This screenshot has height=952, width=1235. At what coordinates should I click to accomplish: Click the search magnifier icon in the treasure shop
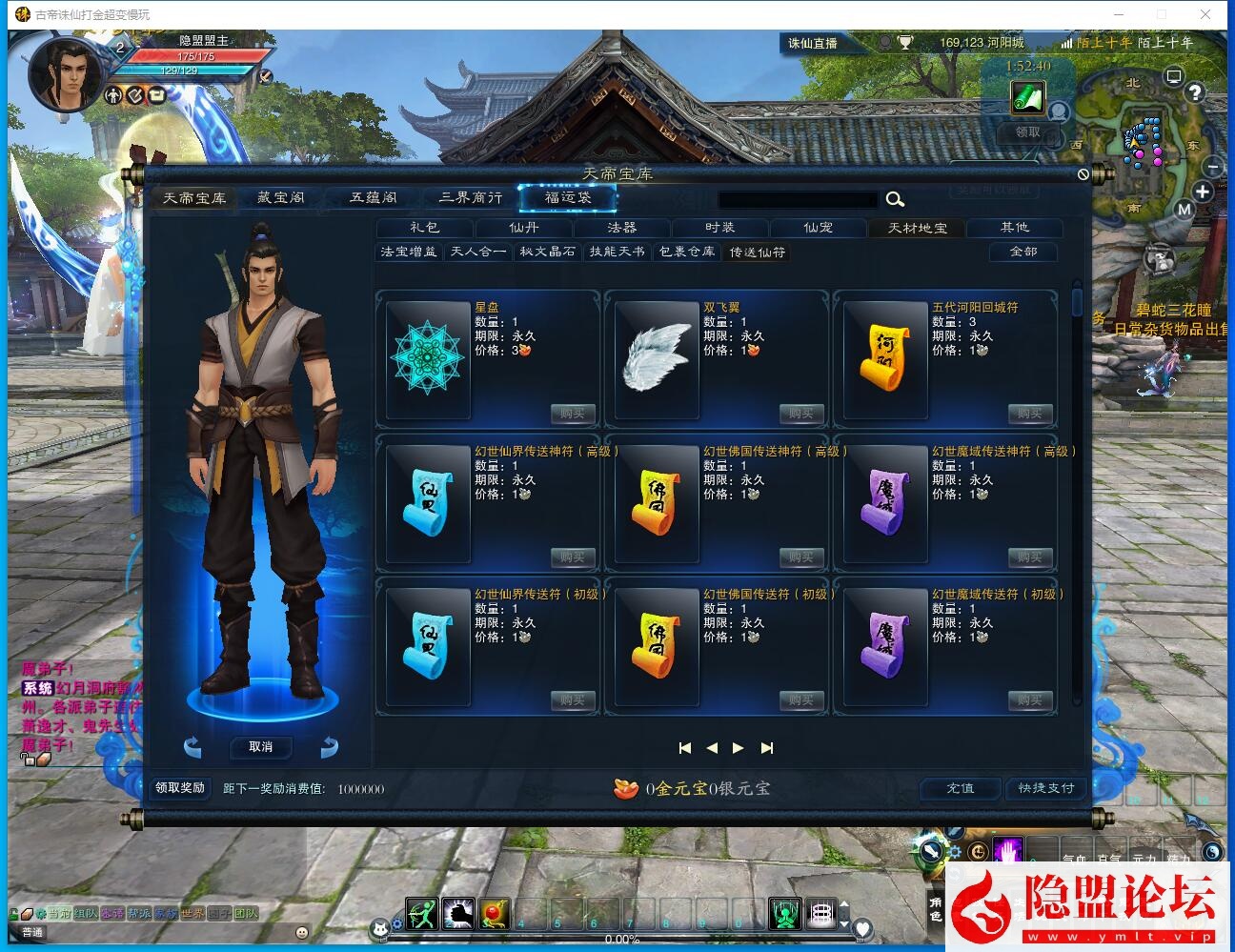pos(894,200)
